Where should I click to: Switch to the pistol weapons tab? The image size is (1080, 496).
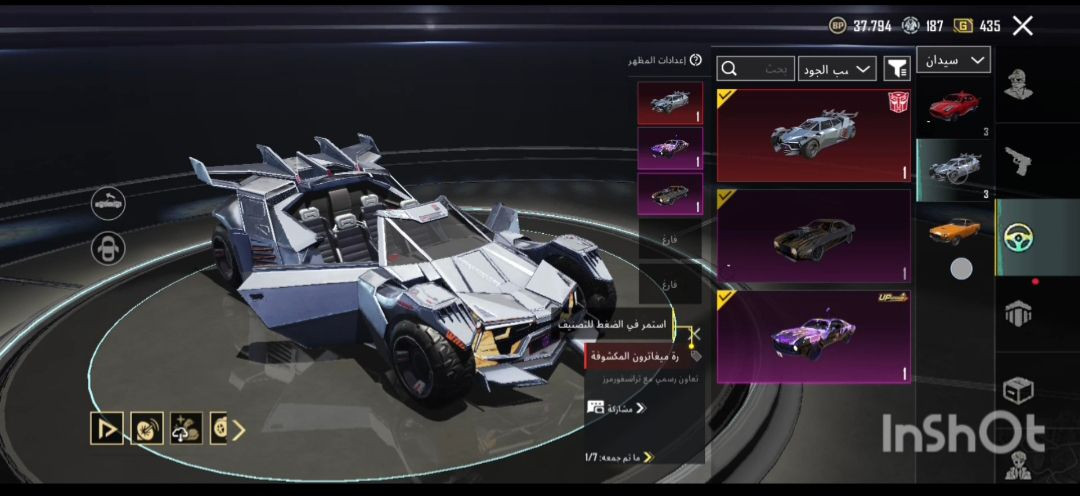[x=1019, y=160]
